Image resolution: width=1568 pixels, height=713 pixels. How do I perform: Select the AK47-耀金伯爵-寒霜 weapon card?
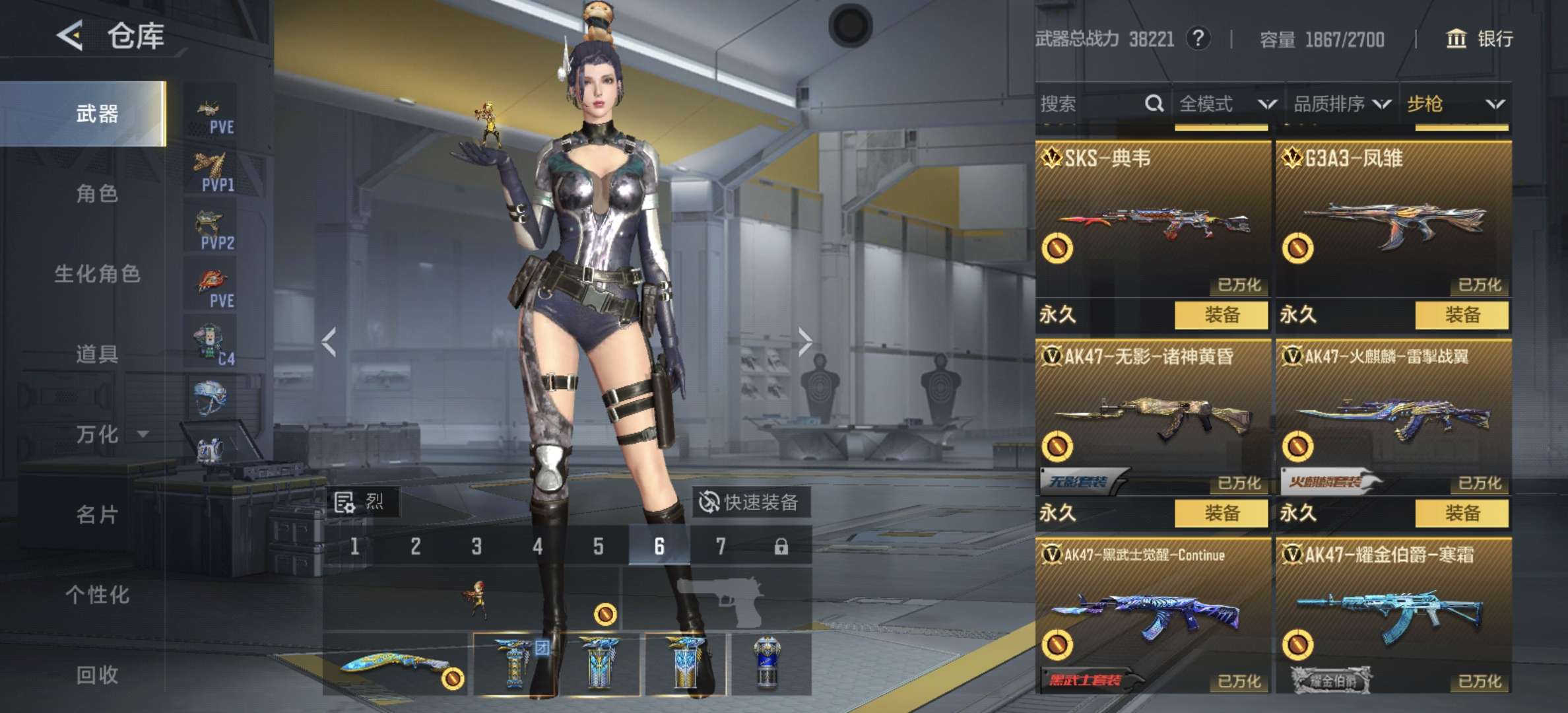coord(1393,614)
